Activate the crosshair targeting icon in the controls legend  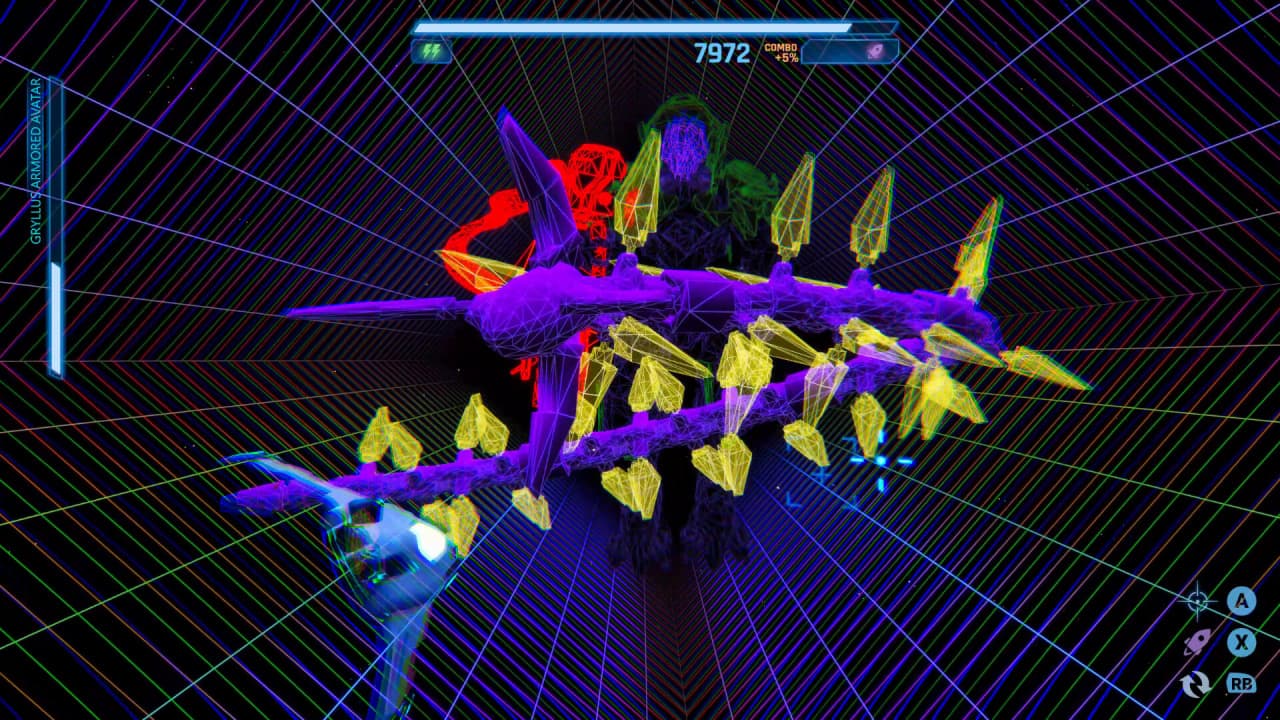1197,601
